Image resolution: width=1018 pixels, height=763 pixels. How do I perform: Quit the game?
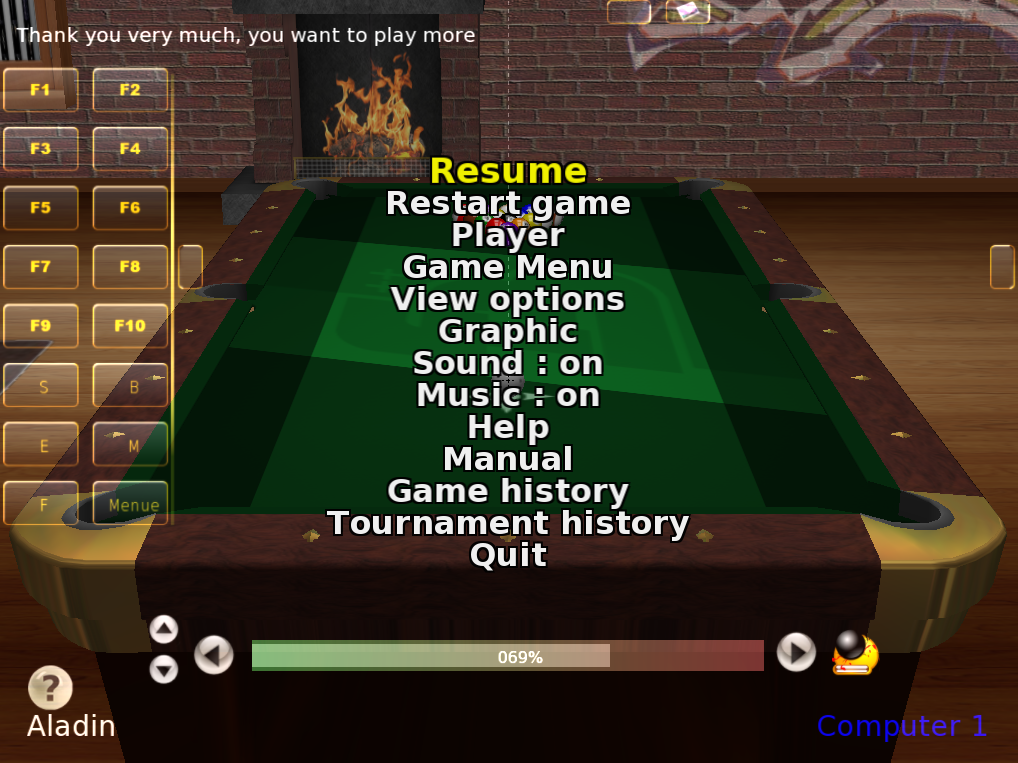508,555
